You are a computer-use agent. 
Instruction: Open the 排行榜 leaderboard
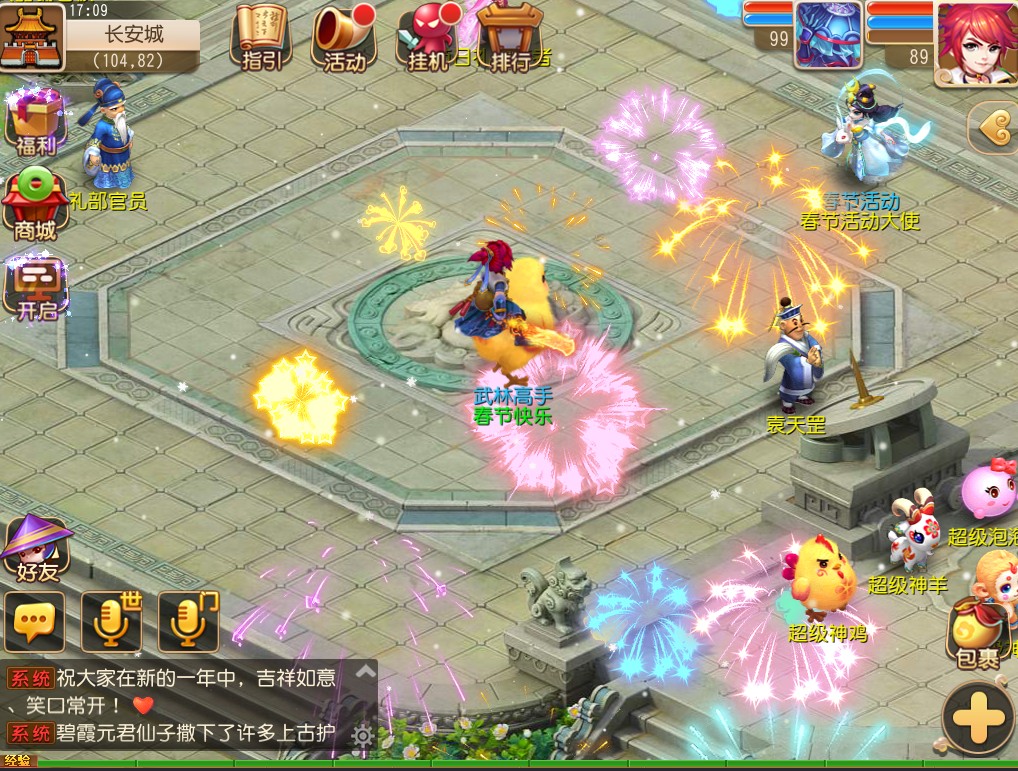coord(512,37)
